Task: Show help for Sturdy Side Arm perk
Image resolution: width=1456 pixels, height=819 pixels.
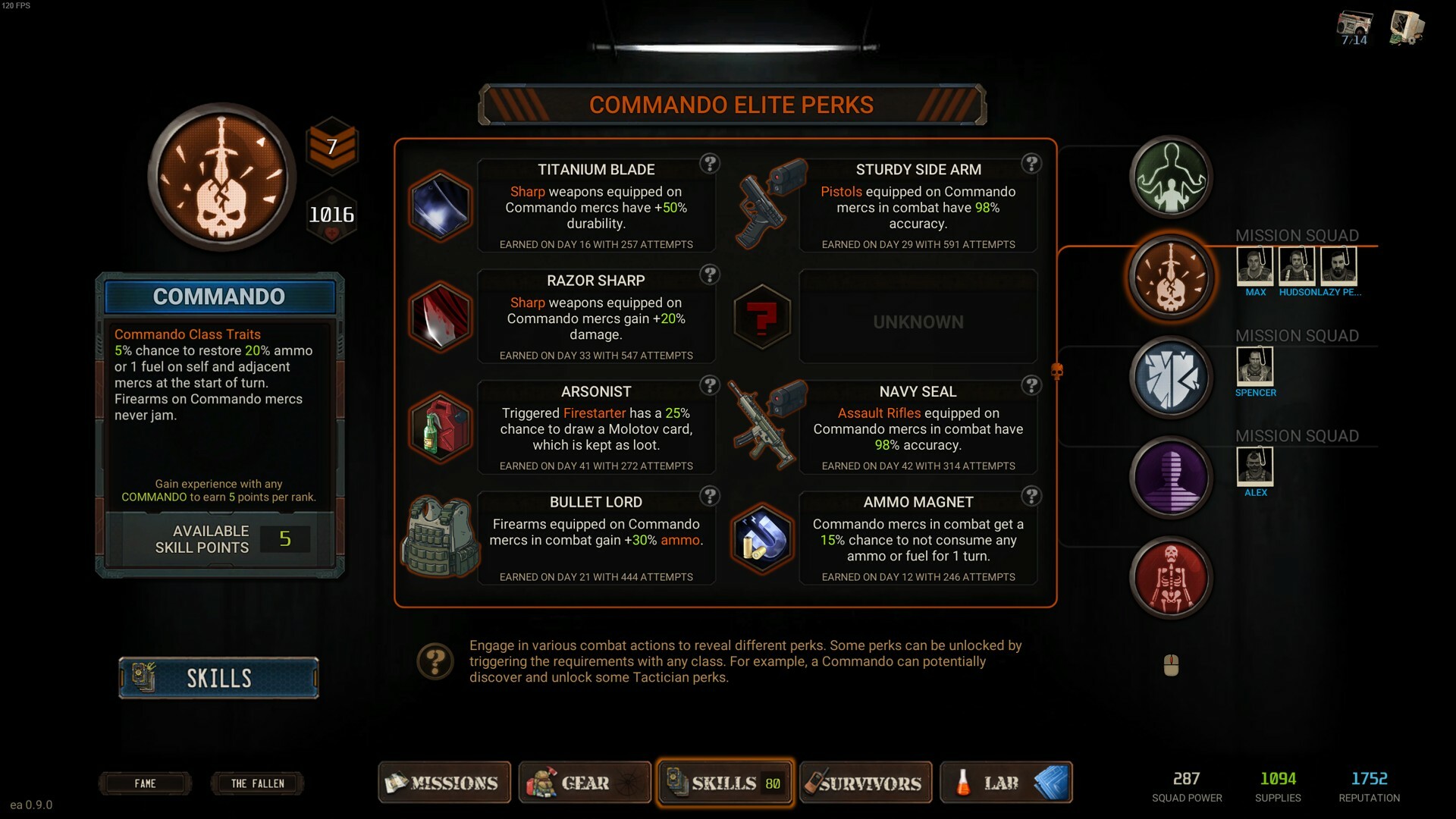Action: click(x=1031, y=164)
